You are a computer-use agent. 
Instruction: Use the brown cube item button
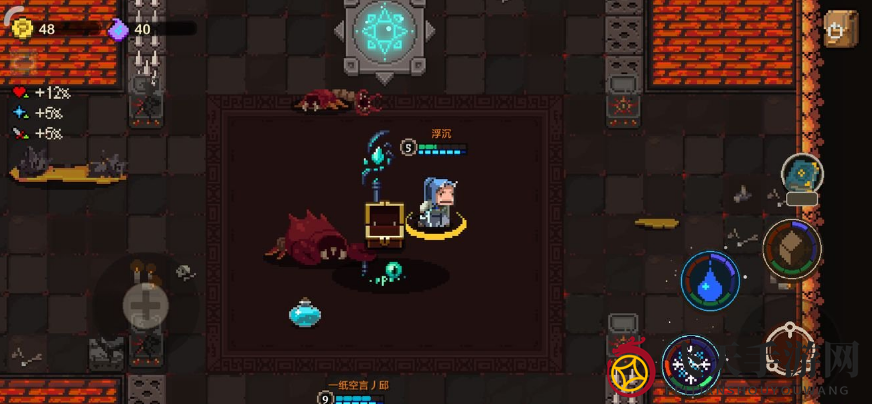click(791, 248)
